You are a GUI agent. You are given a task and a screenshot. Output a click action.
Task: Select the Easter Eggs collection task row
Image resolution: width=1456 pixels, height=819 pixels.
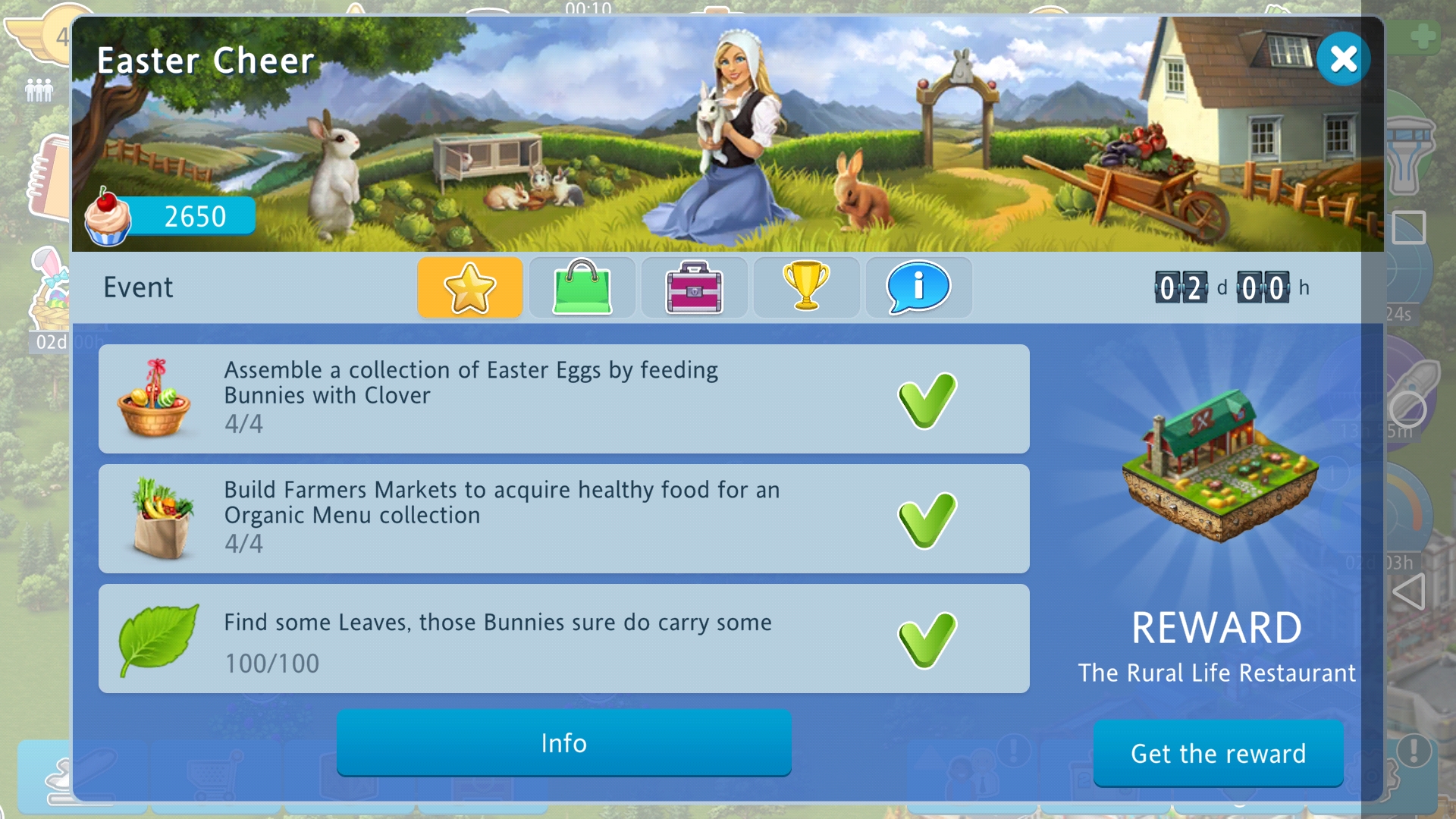[x=563, y=399]
